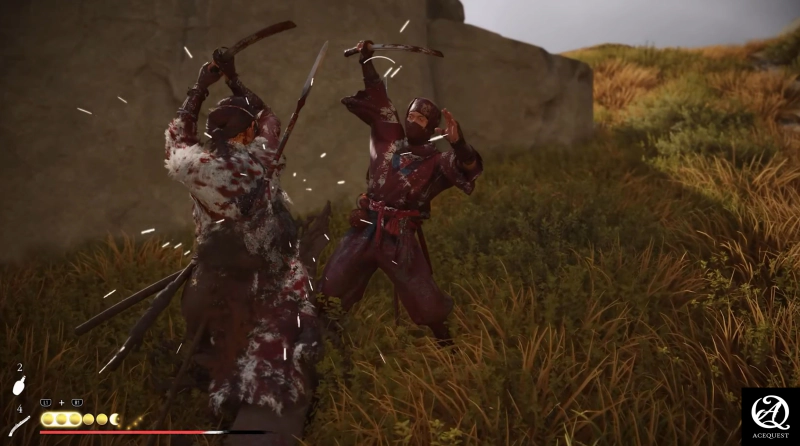800x446 pixels.
Task: Select the curved blade weapon icon
Action: [x=19, y=425]
